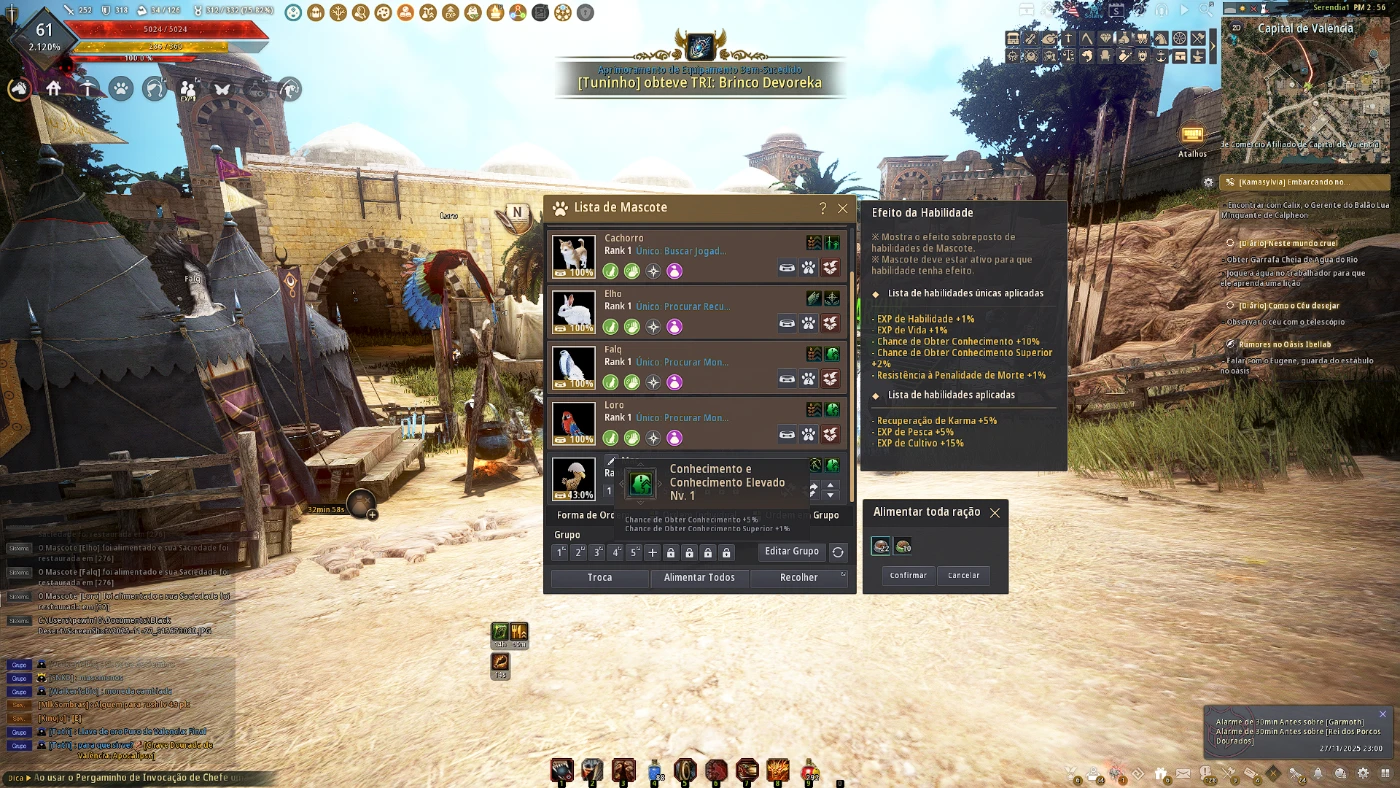Viewport: 1400px width, 788px height.
Task: Feed all pets with Alimentar Todos
Action: (x=699, y=577)
